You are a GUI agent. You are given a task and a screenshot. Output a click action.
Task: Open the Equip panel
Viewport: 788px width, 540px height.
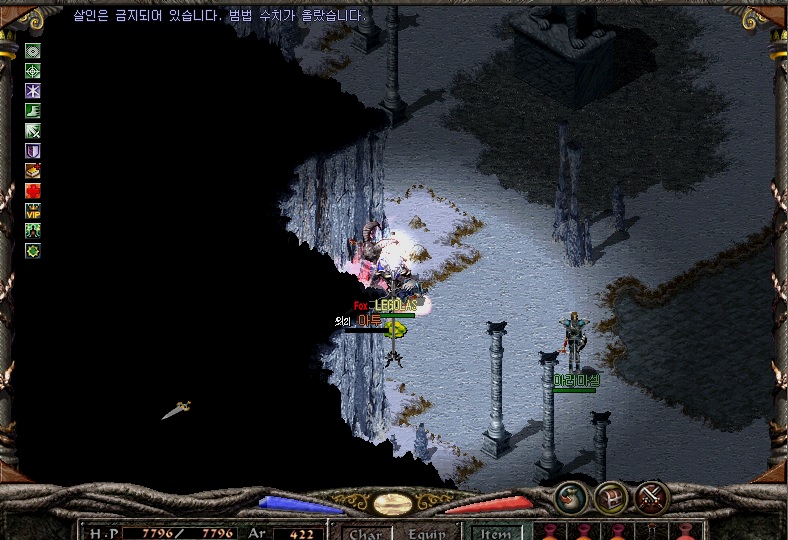[427, 533]
